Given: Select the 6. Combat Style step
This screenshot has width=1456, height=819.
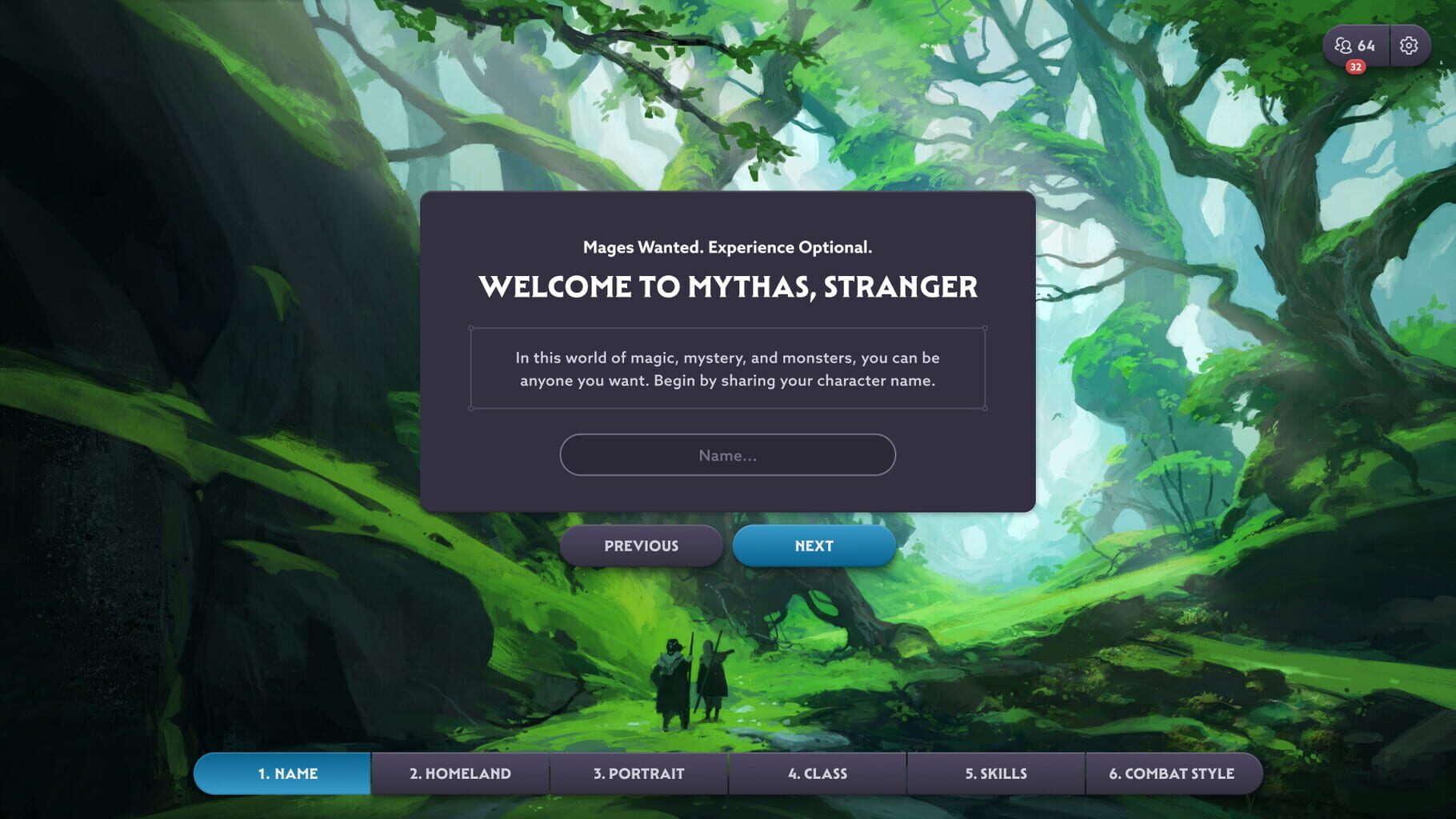Looking at the screenshot, I should pyautogui.click(x=1173, y=773).
